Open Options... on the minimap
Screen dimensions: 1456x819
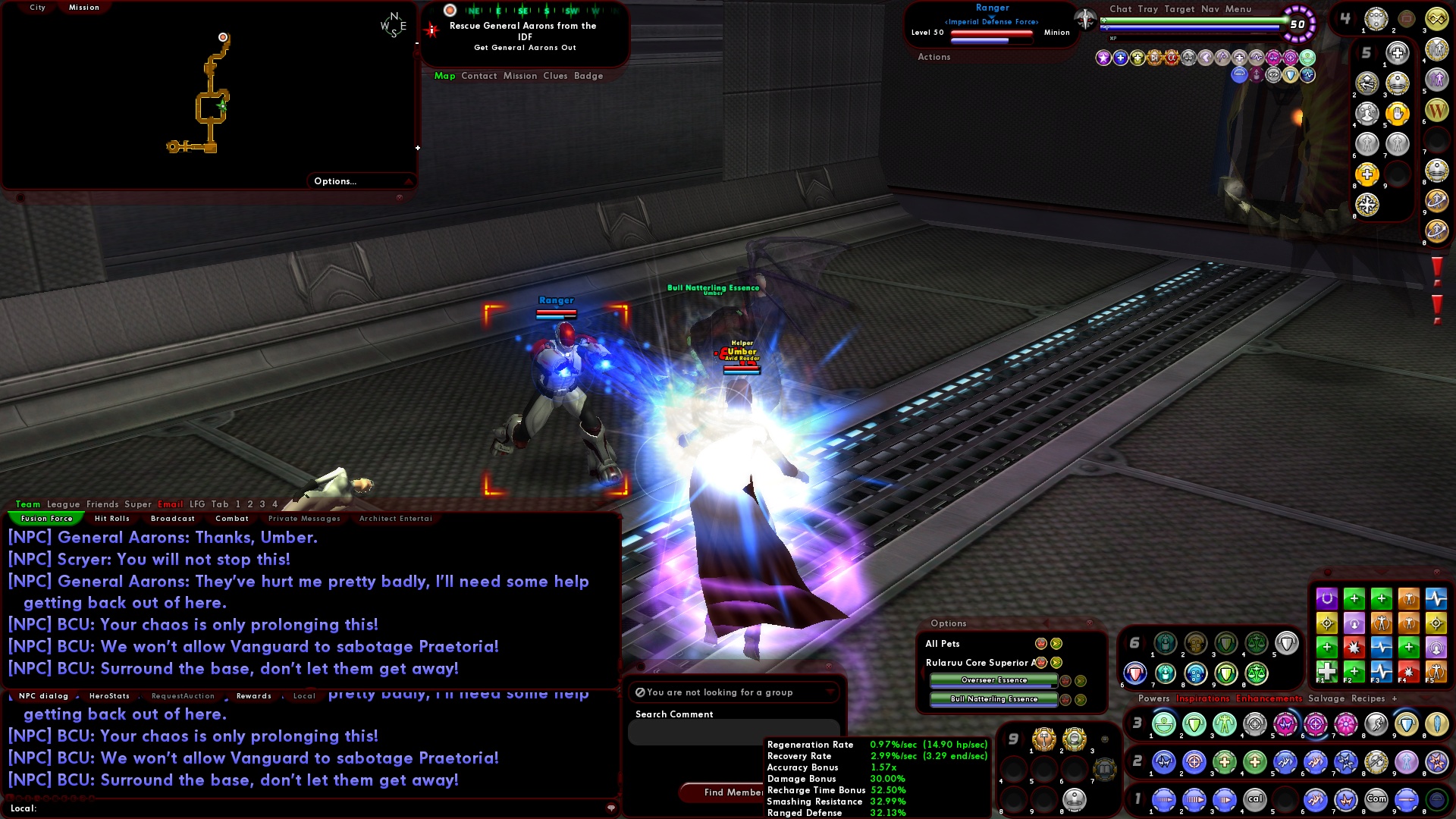click(334, 180)
